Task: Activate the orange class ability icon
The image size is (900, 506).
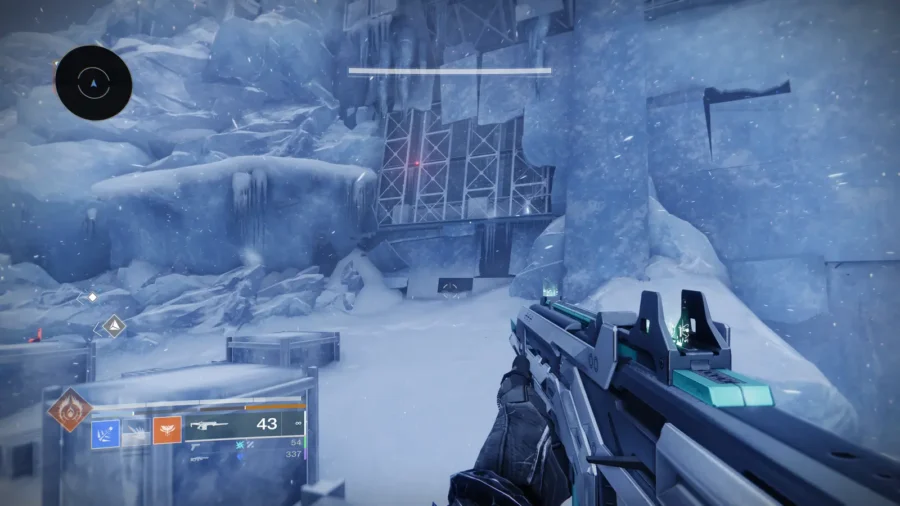Action: (x=166, y=431)
